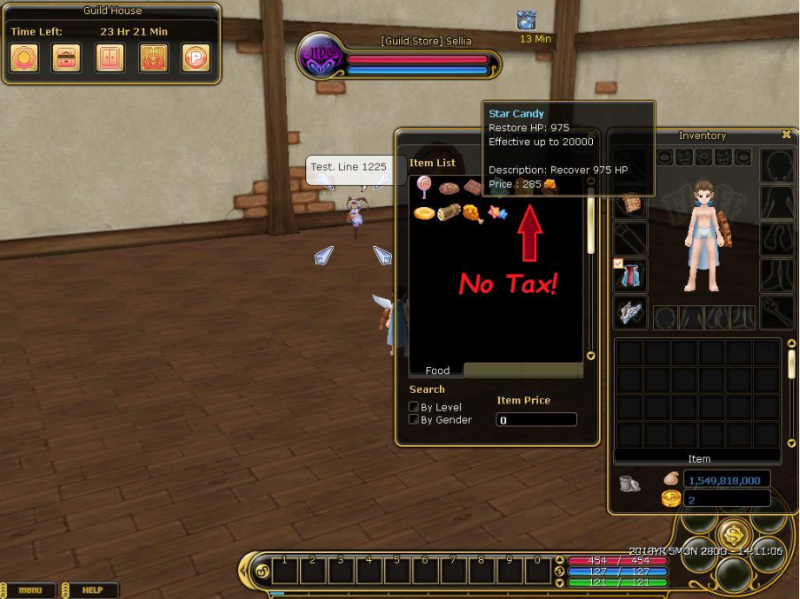Close the Inventory window
800x599 pixels.
786,134
